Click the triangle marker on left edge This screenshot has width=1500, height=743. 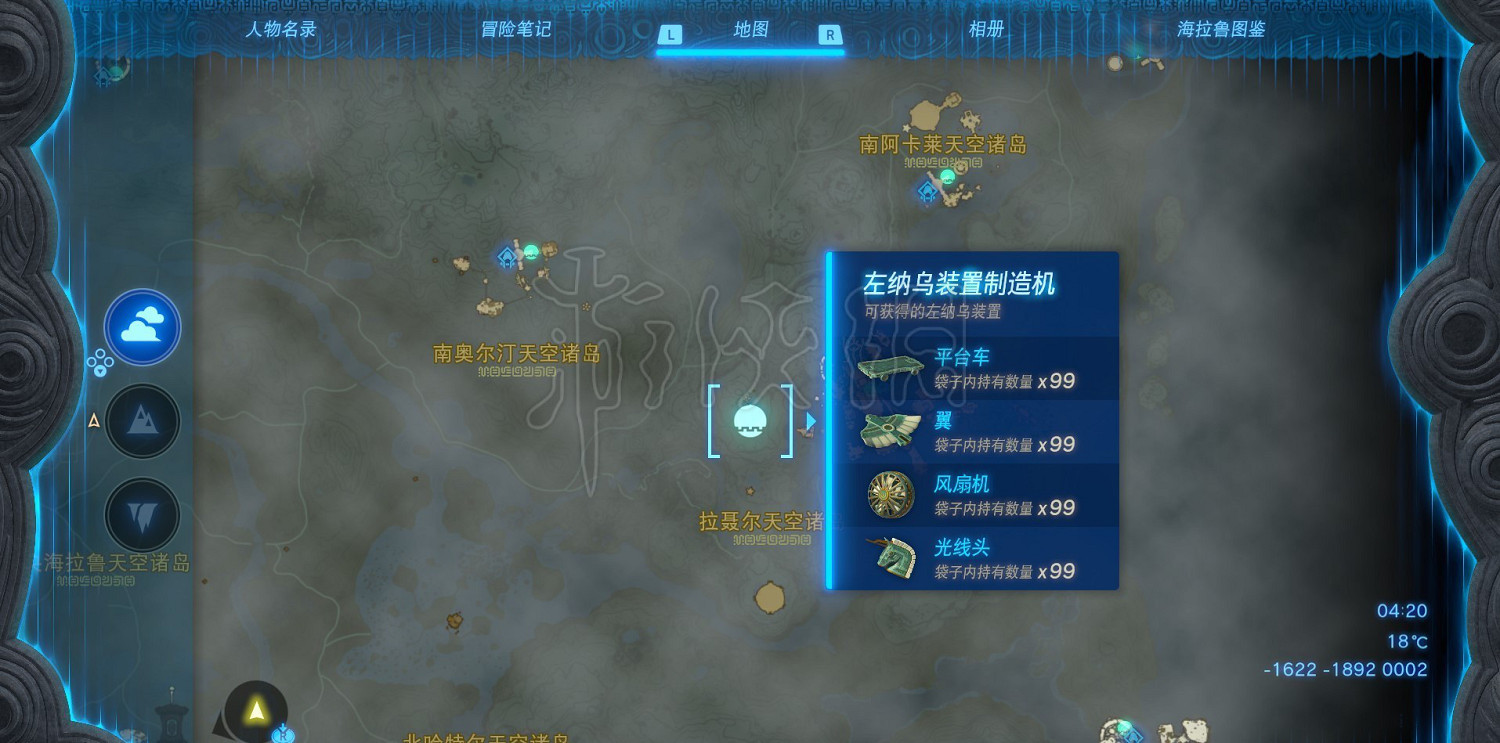[93, 421]
